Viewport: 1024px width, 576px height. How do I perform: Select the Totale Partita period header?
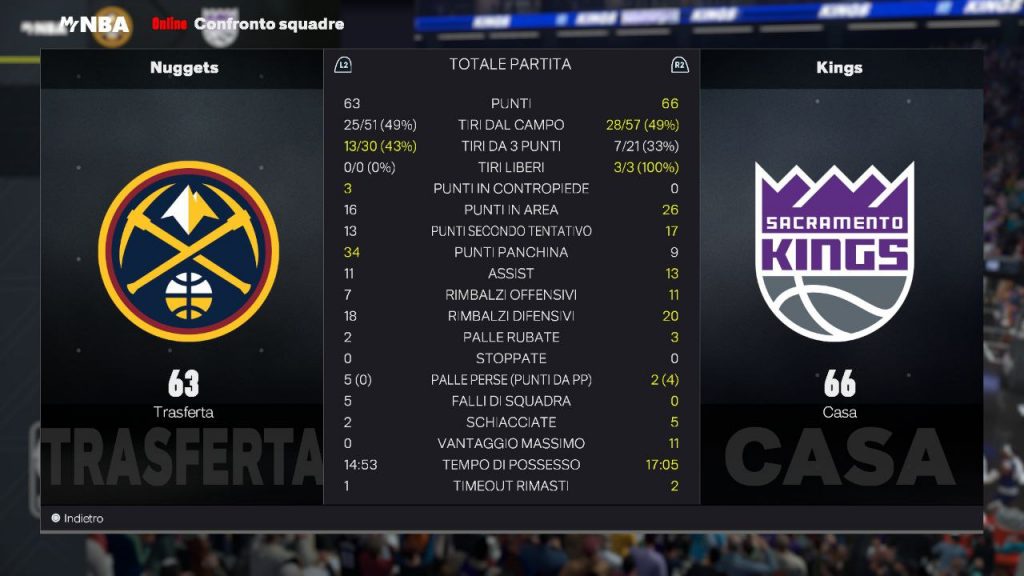tap(510, 64)
